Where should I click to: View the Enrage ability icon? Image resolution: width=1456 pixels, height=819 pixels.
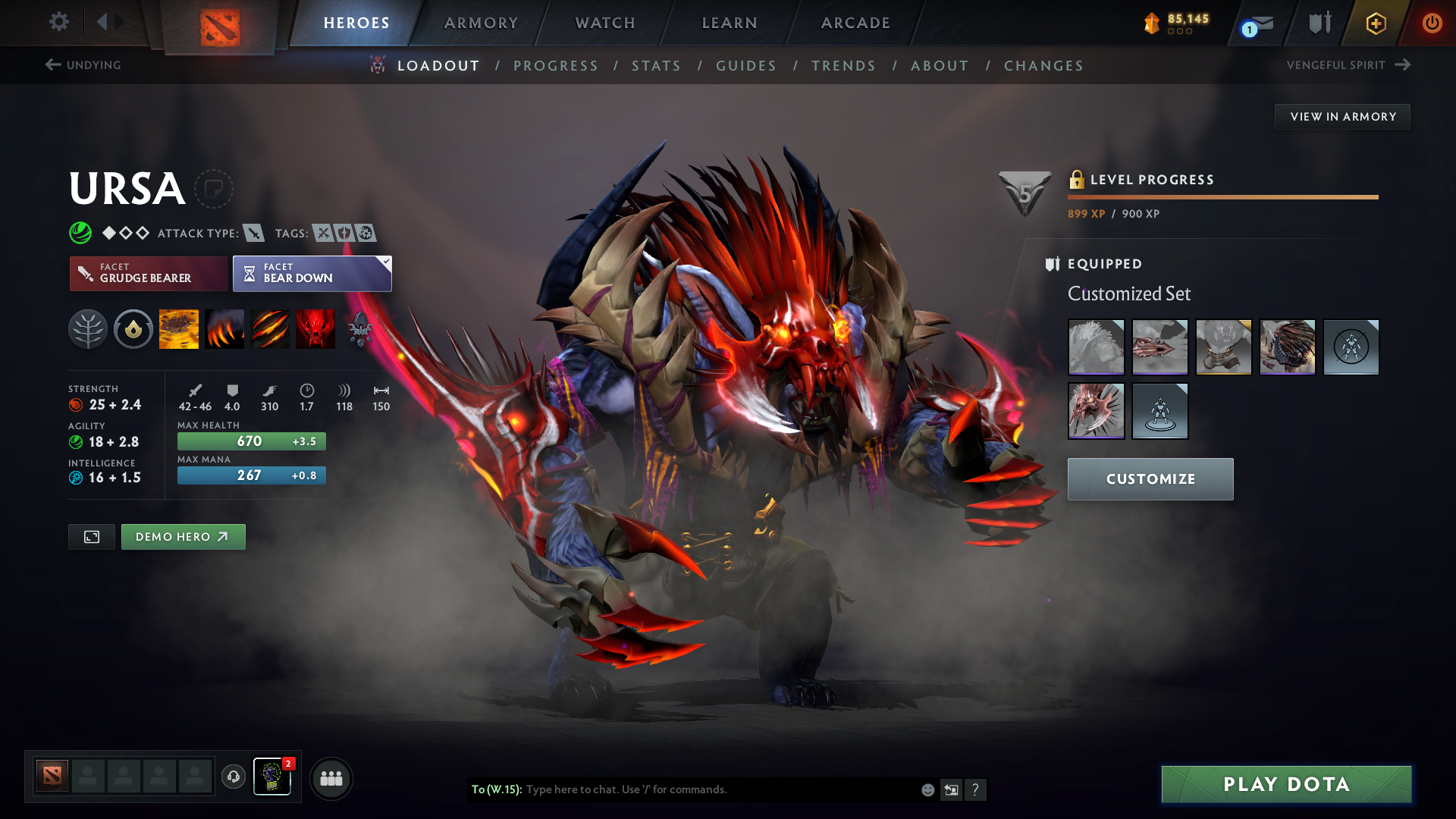pyautogui.click(x=315, y=329)
